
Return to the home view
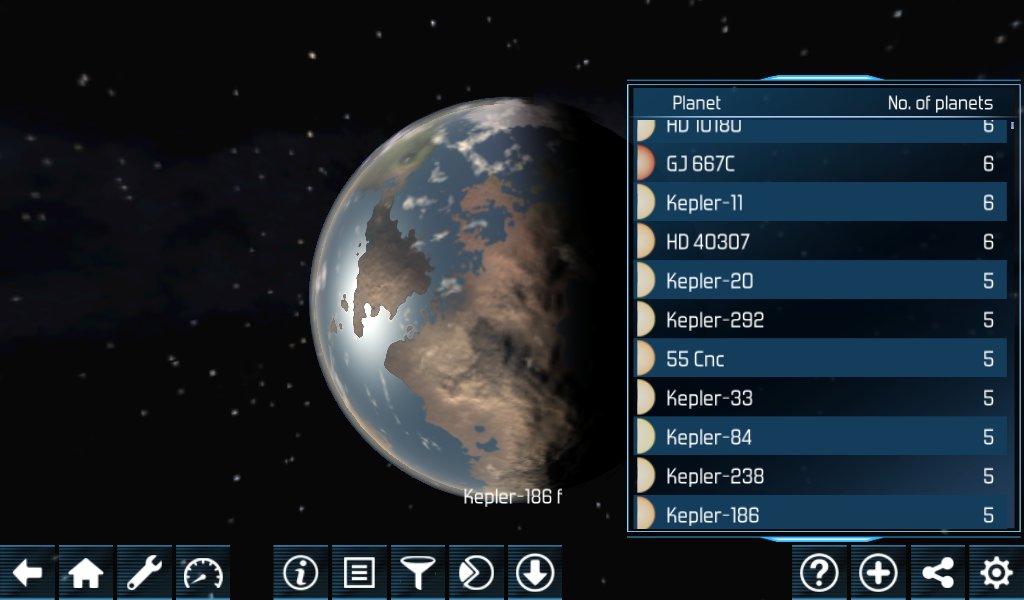[x=86, y=573]
